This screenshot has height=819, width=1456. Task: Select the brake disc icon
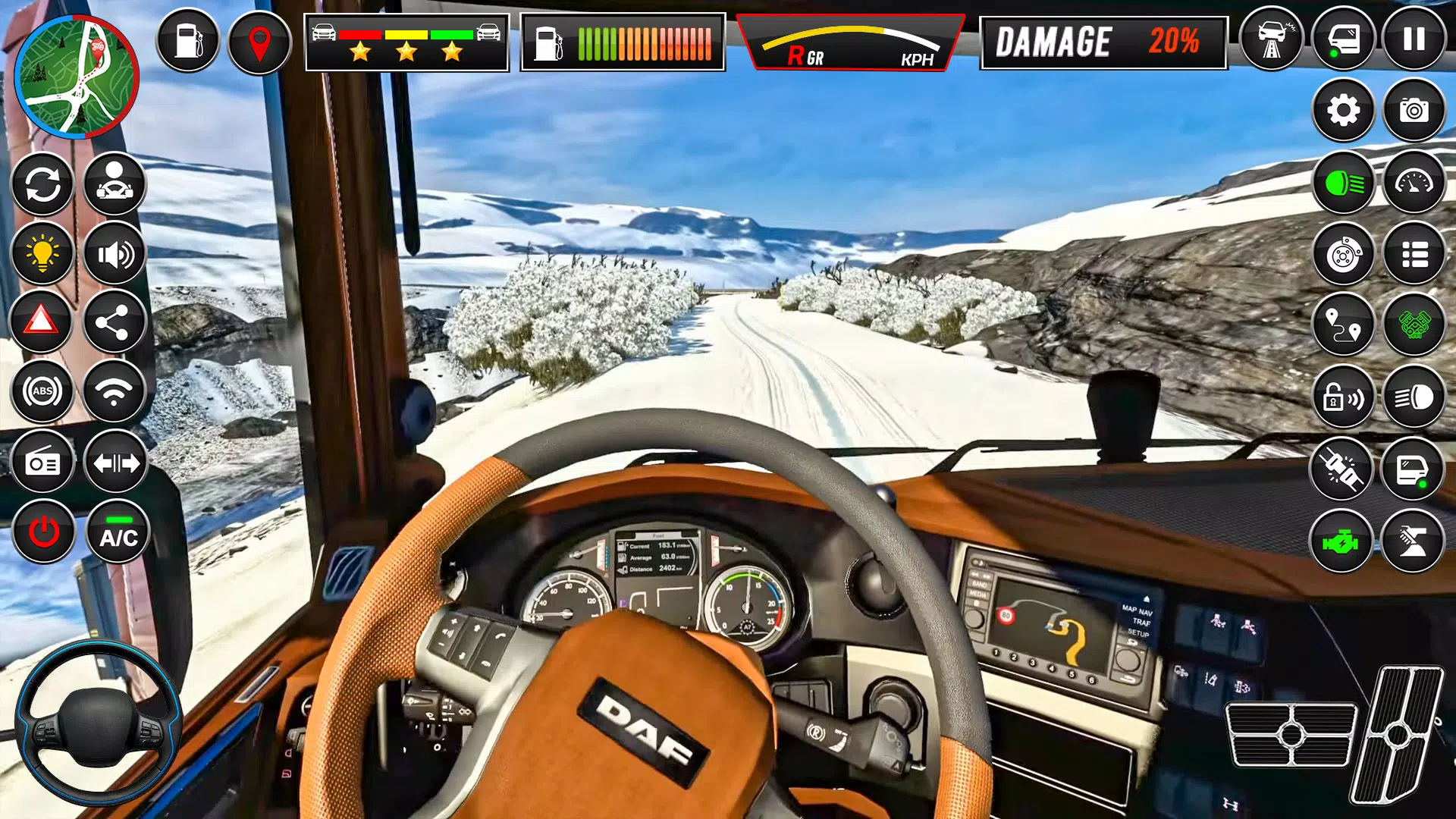point(1342,253)
